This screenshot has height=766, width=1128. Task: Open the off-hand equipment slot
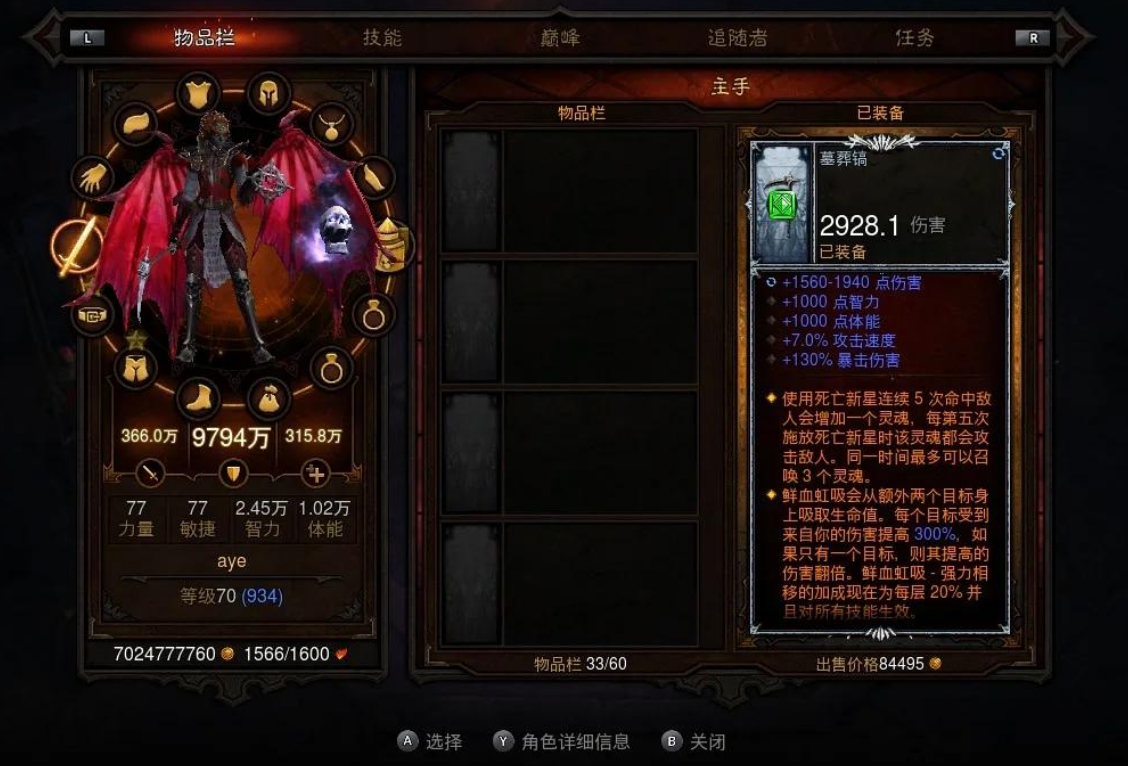point(393,245)
